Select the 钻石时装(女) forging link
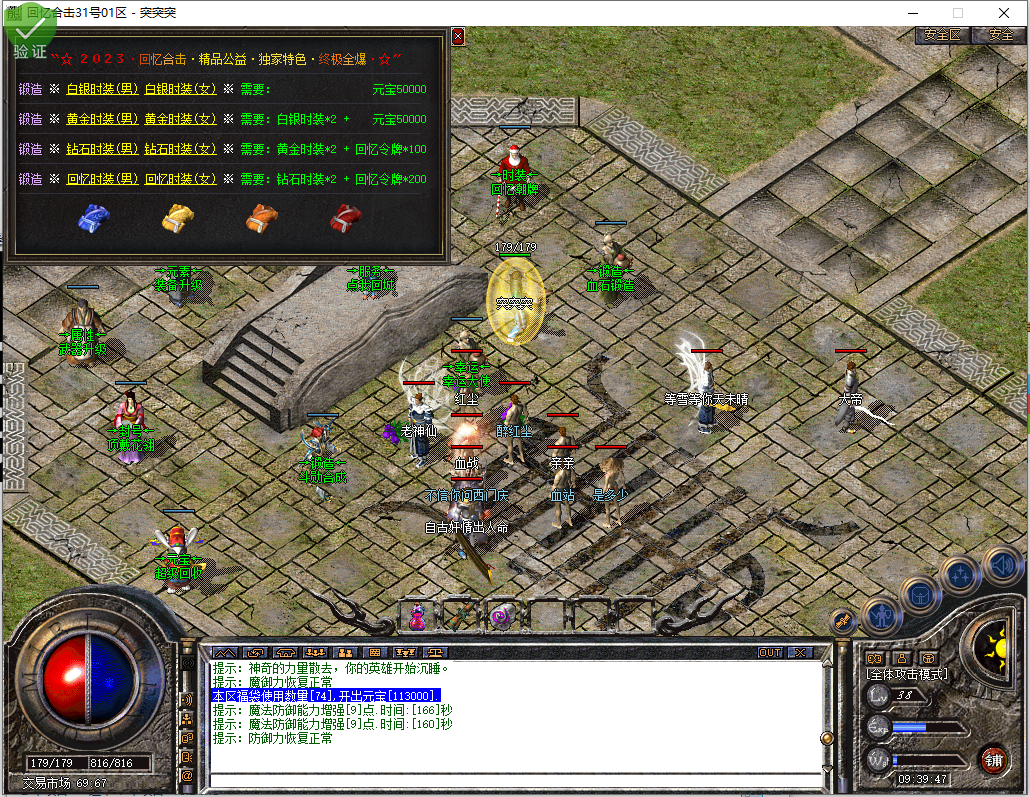Screen dimensions: 1030x797 tap(180, 149)
